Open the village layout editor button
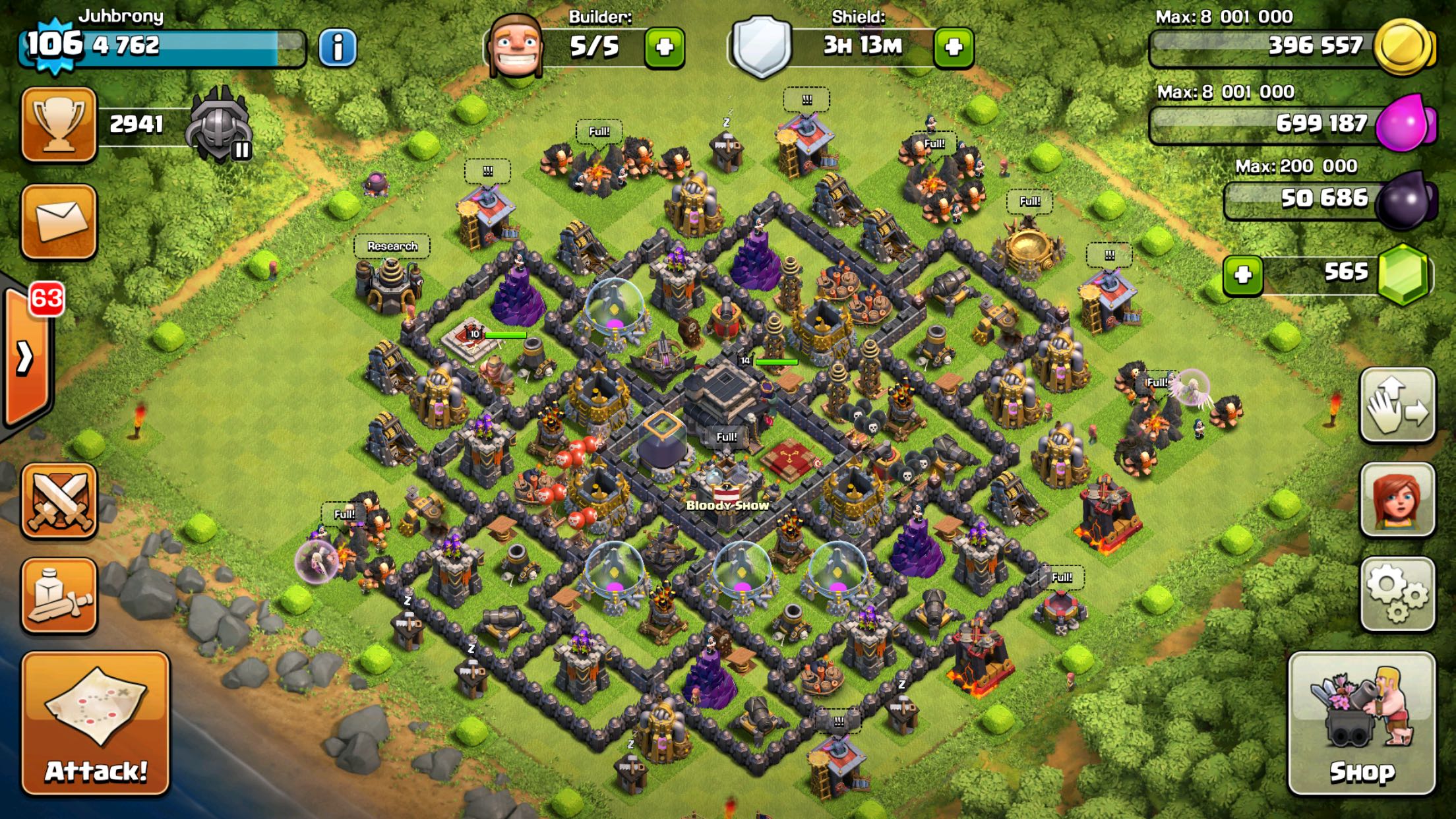 (1397, 406)
